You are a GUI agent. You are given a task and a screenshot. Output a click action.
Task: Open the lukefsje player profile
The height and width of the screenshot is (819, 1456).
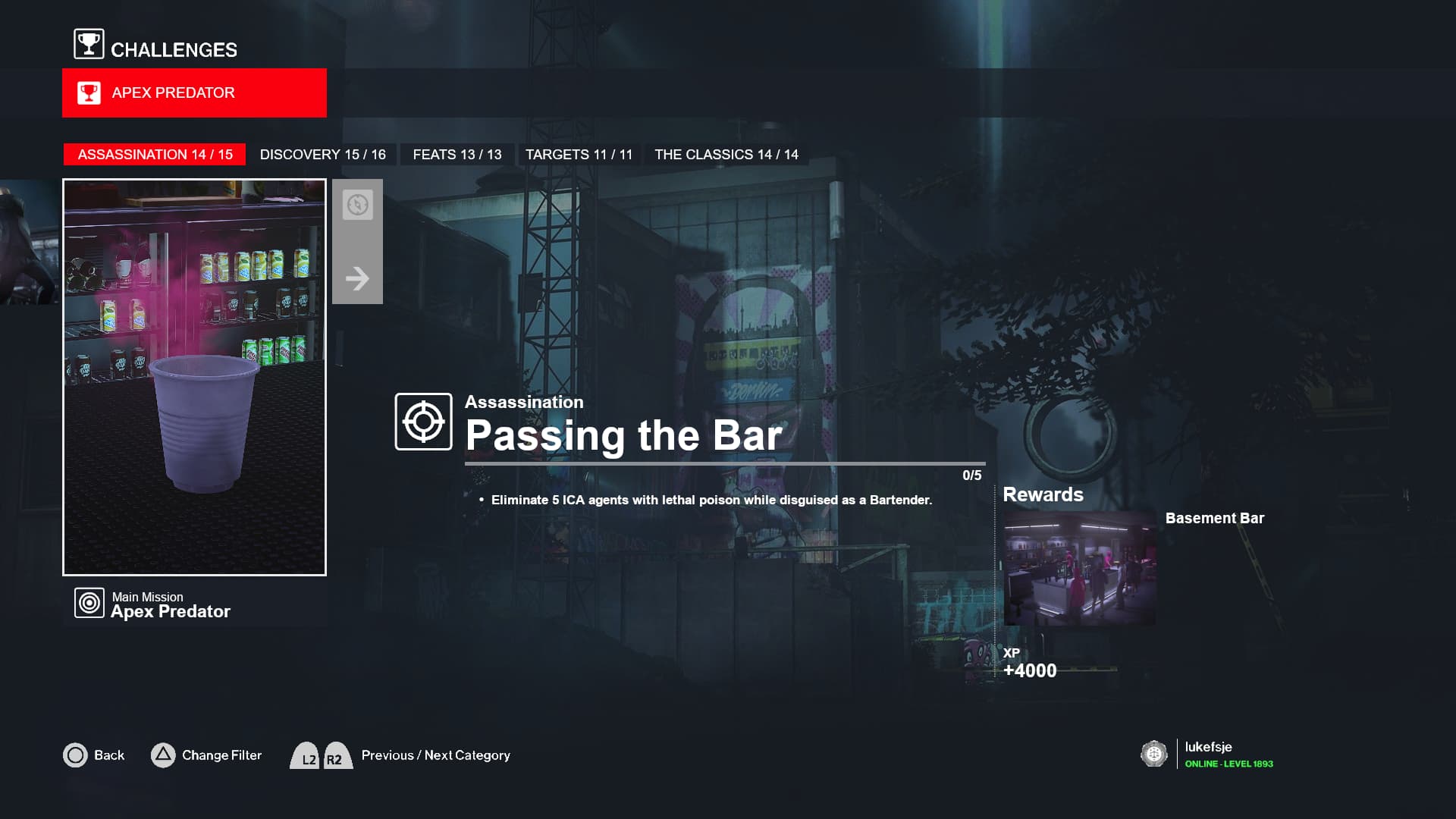click(1207, 754)
